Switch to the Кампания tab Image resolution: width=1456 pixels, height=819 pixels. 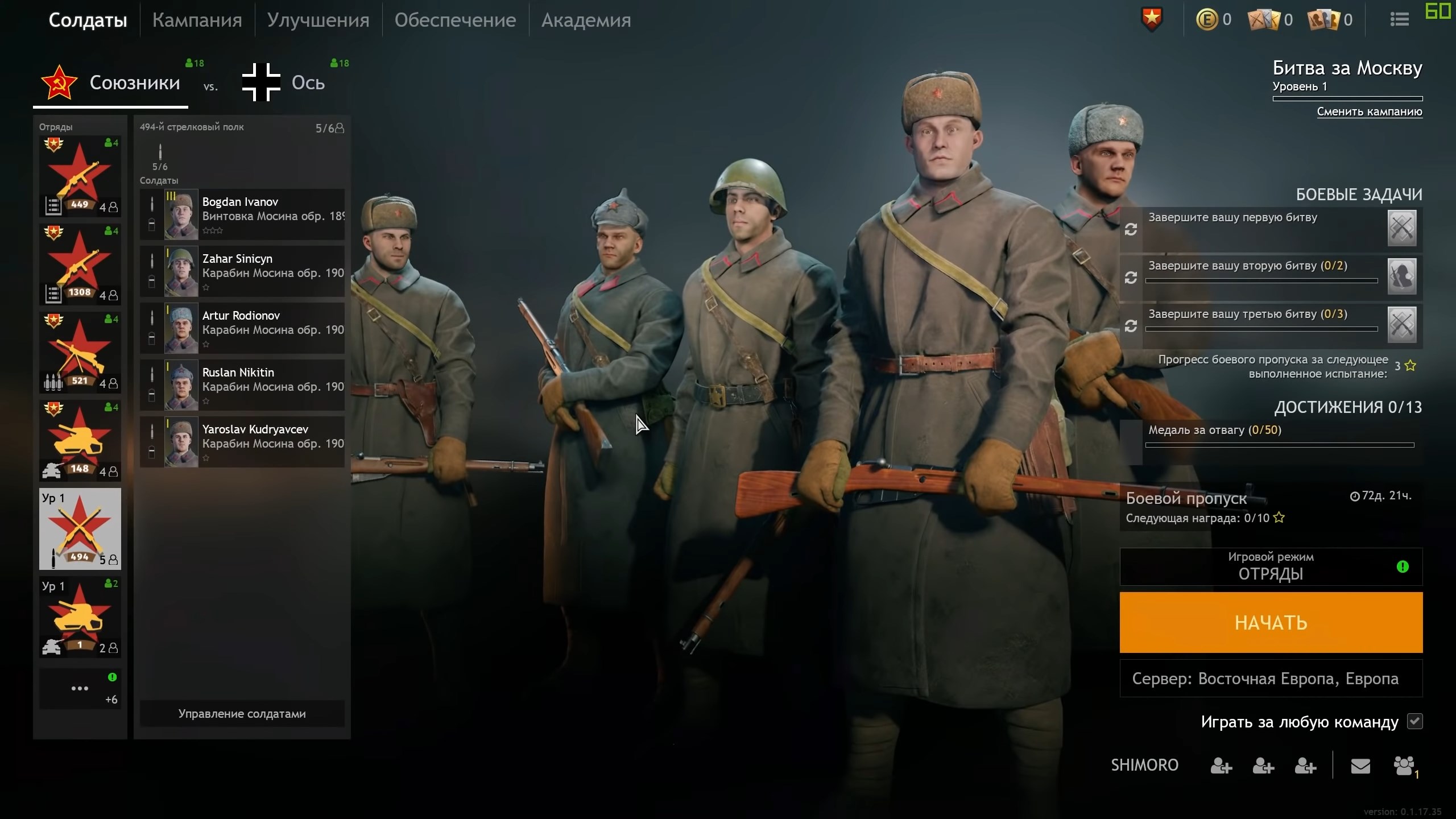point(197,19)
